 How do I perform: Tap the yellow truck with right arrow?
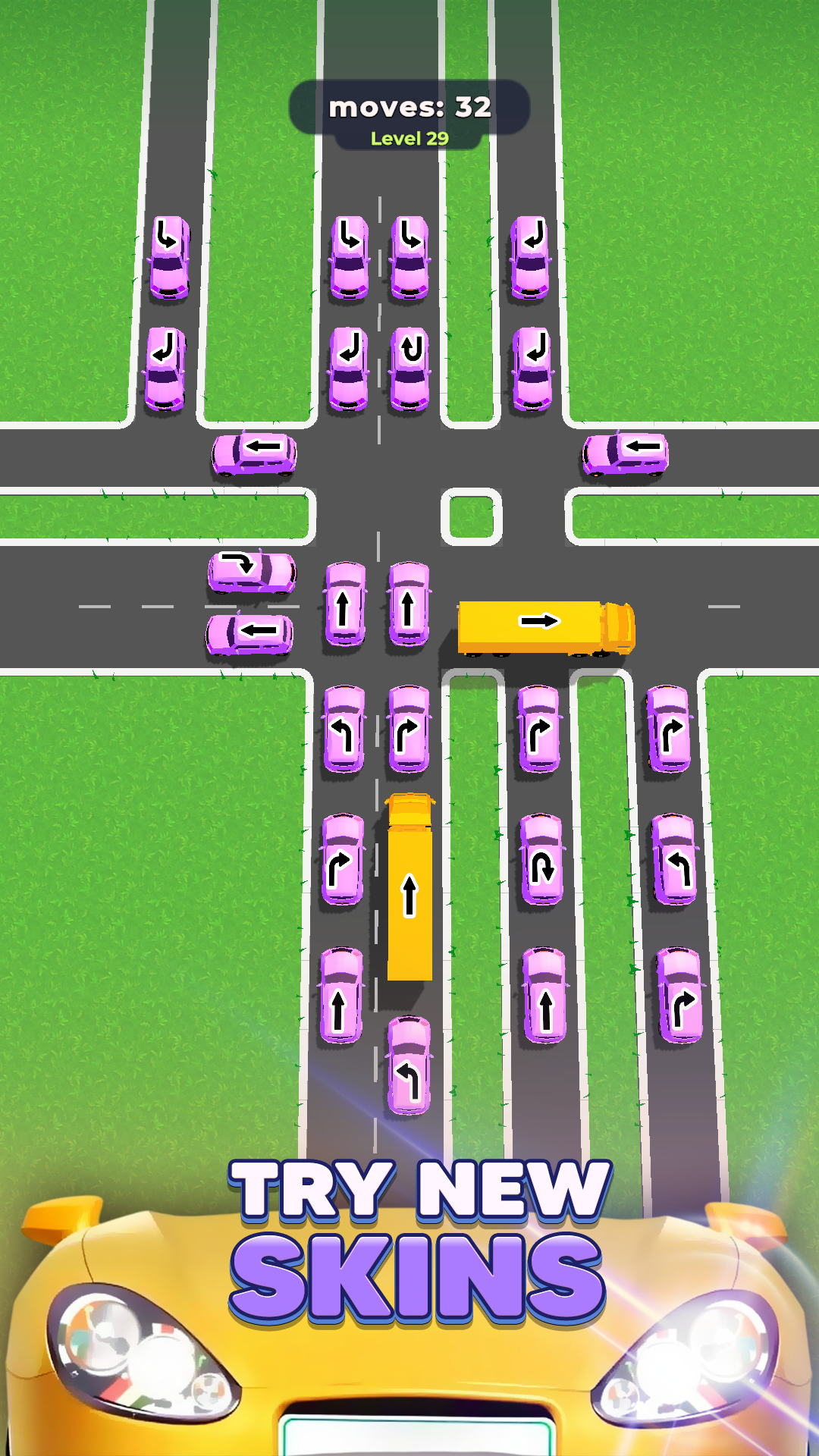pyautogui.click(x=545, y=626)
